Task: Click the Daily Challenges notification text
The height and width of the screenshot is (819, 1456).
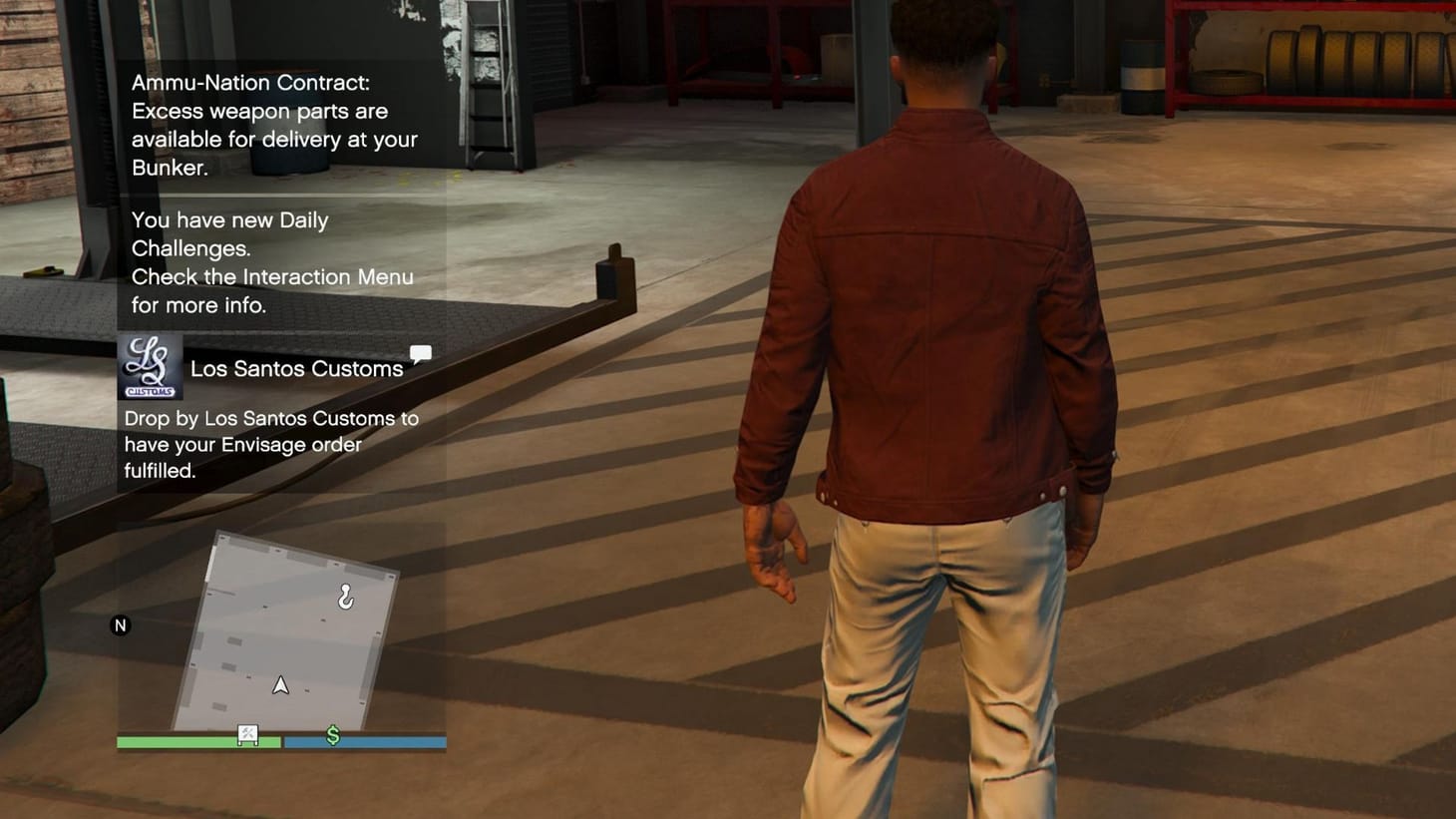Action: (x=230, y=233)
